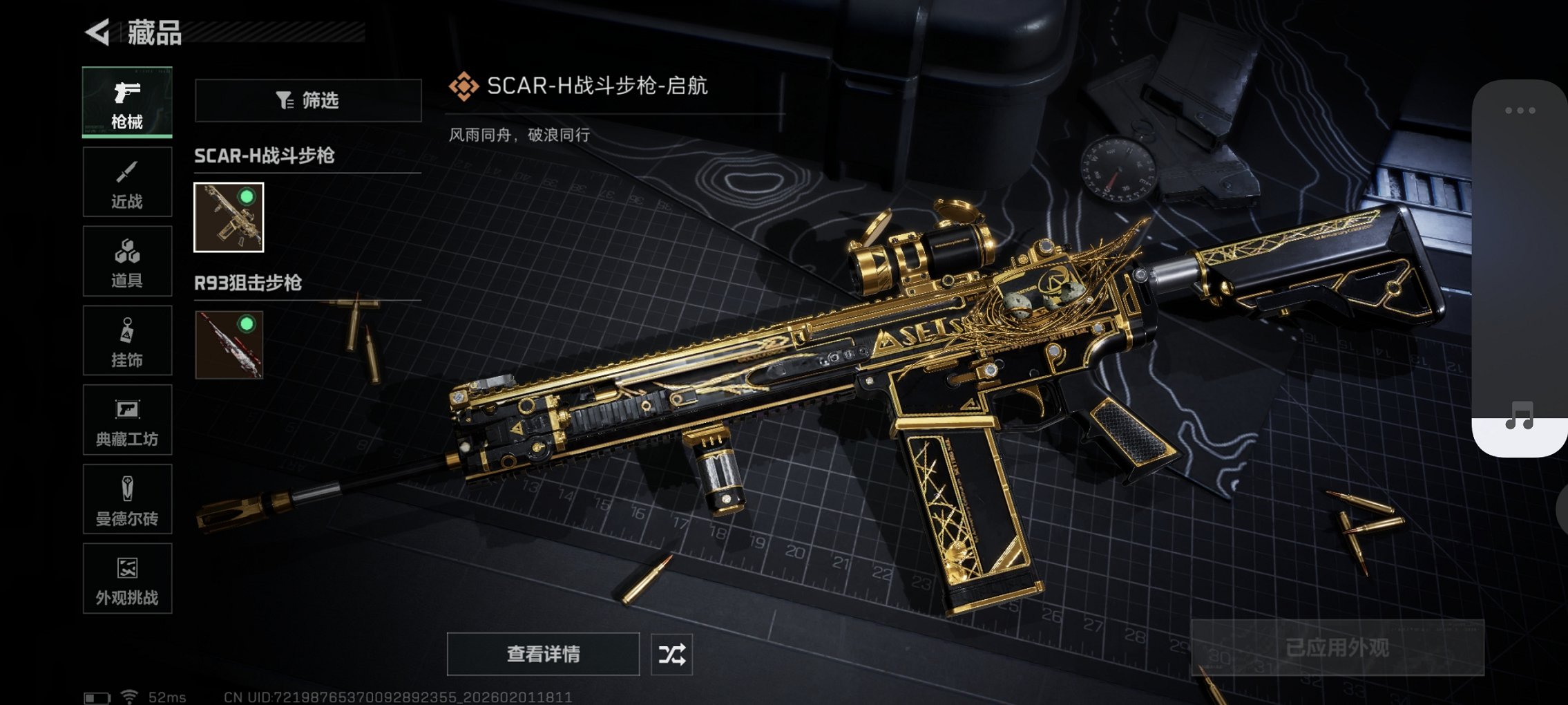Open the 典藏工坊 workshop section
This screenshot has width=1568, height=705.
[x=127, y=420]
